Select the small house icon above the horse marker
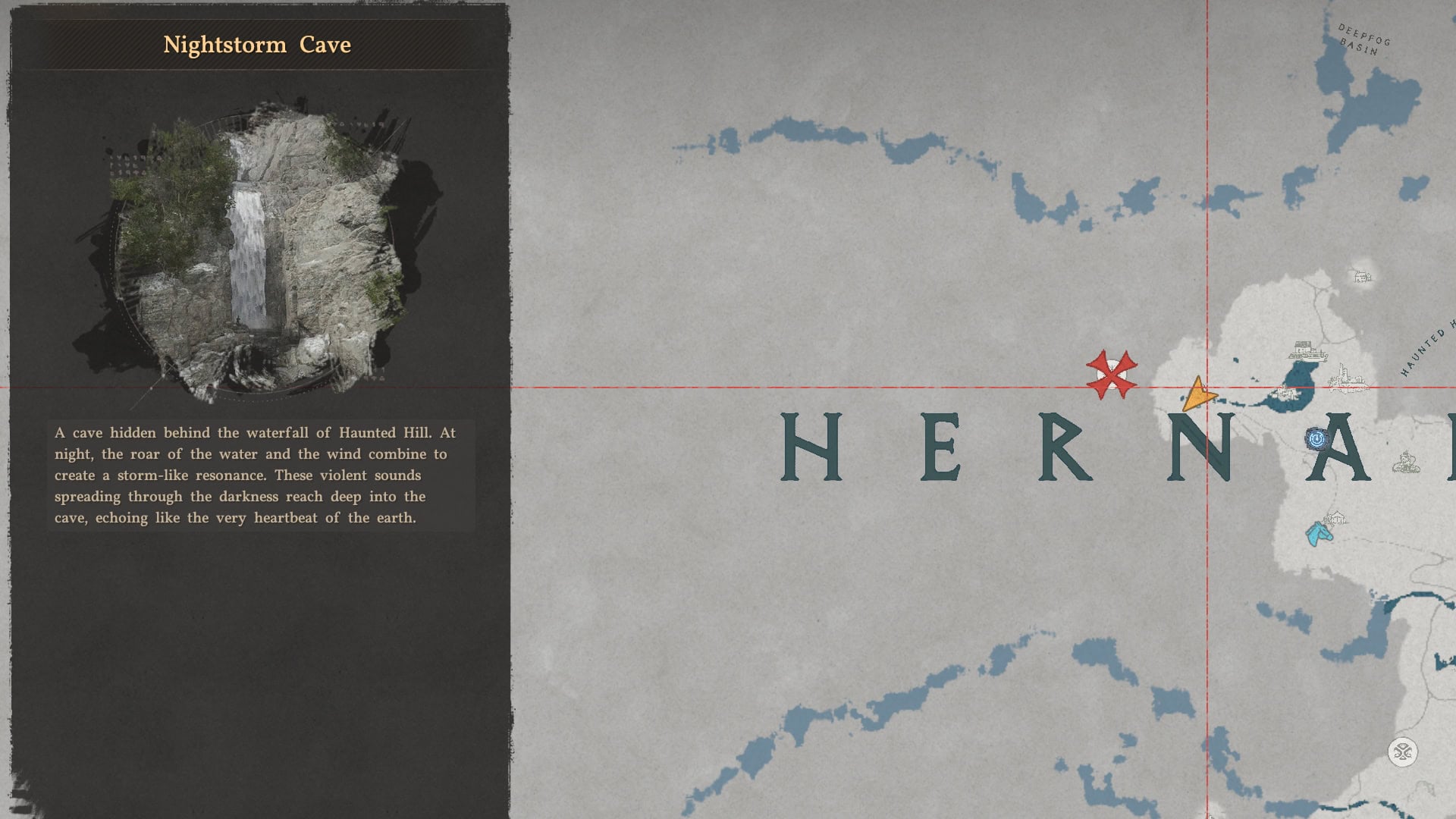The height and width of the screenshot is (819, 1456). coord(1336,519)
